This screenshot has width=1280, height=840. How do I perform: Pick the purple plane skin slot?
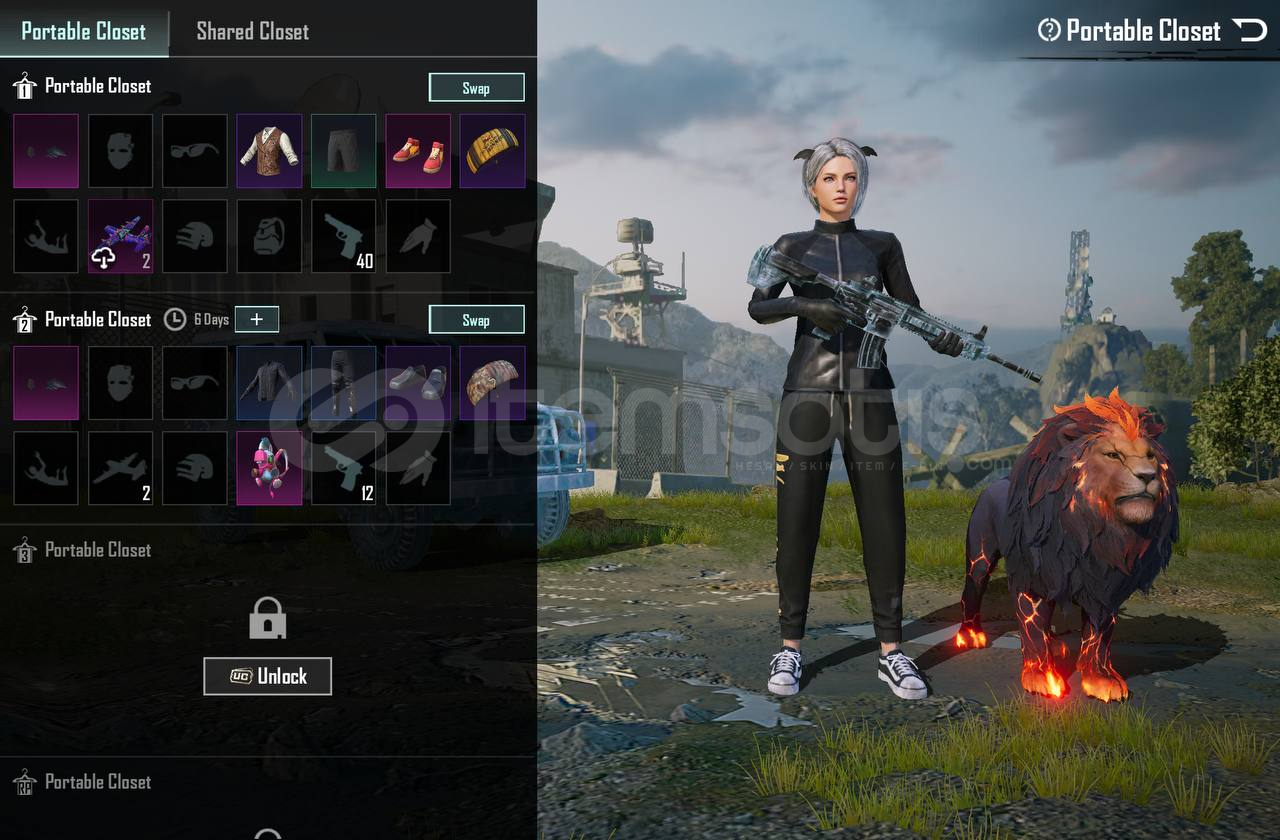coord(120,236)
